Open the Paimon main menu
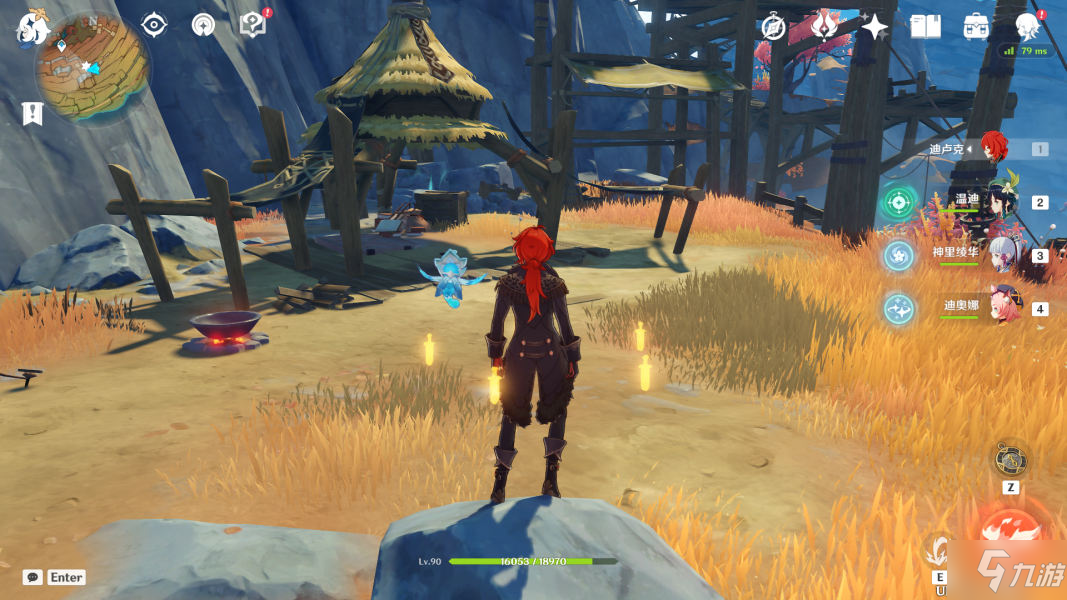 coord(30,28)
